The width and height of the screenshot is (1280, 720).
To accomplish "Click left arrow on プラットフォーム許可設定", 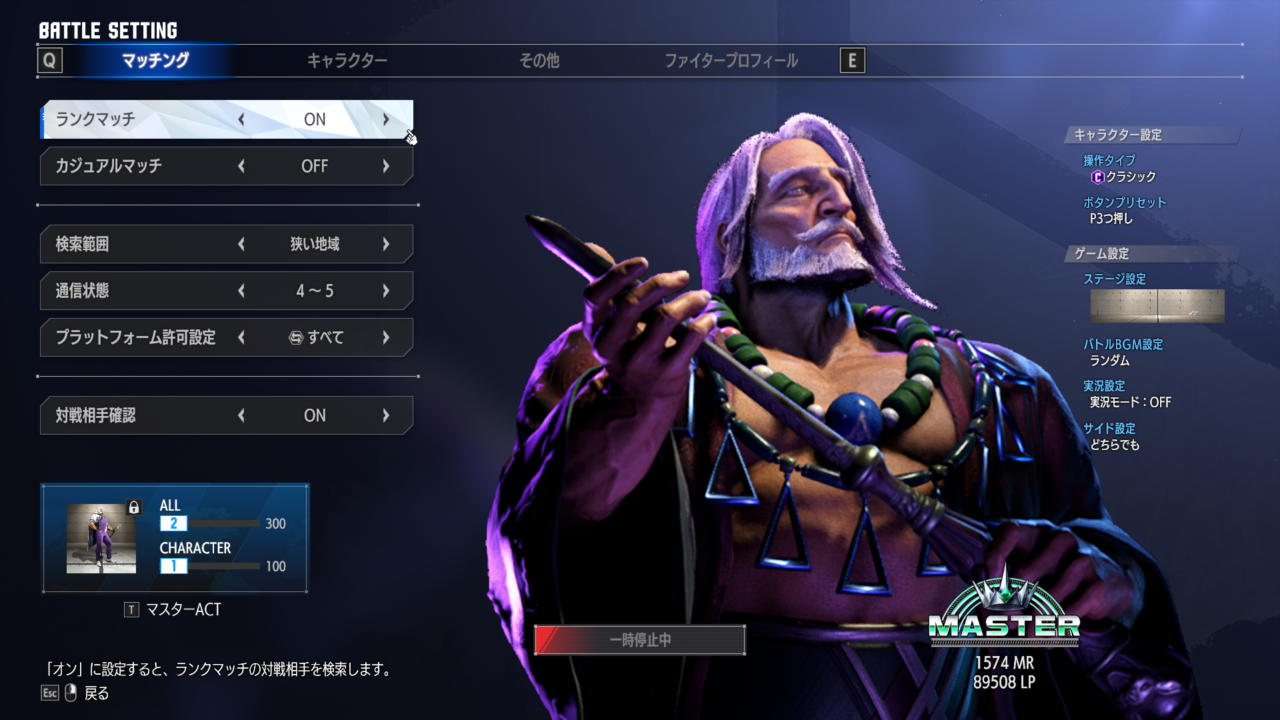I will pos(241,338).
